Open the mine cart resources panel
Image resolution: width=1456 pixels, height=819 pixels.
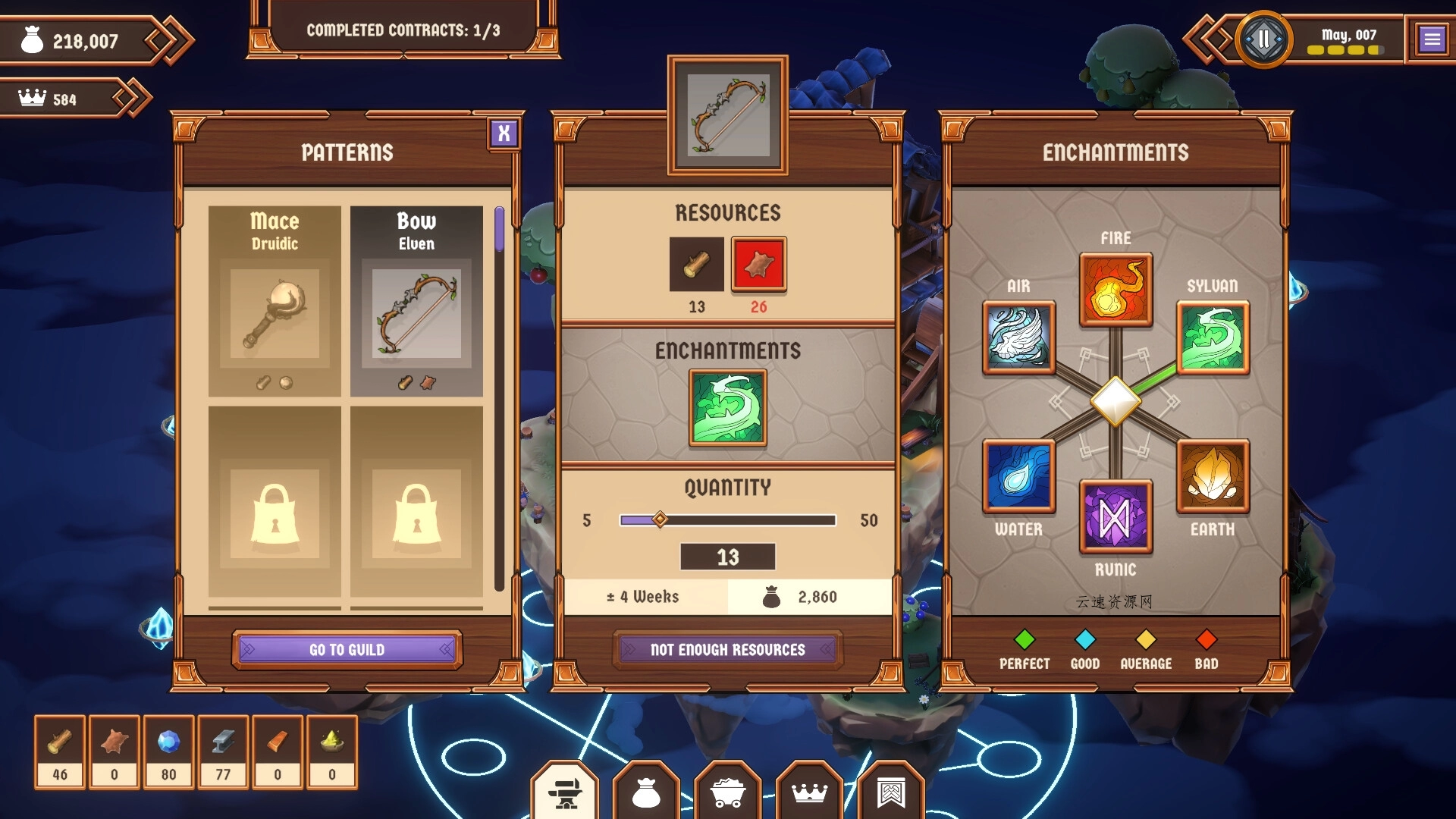(x=728, y=793)
